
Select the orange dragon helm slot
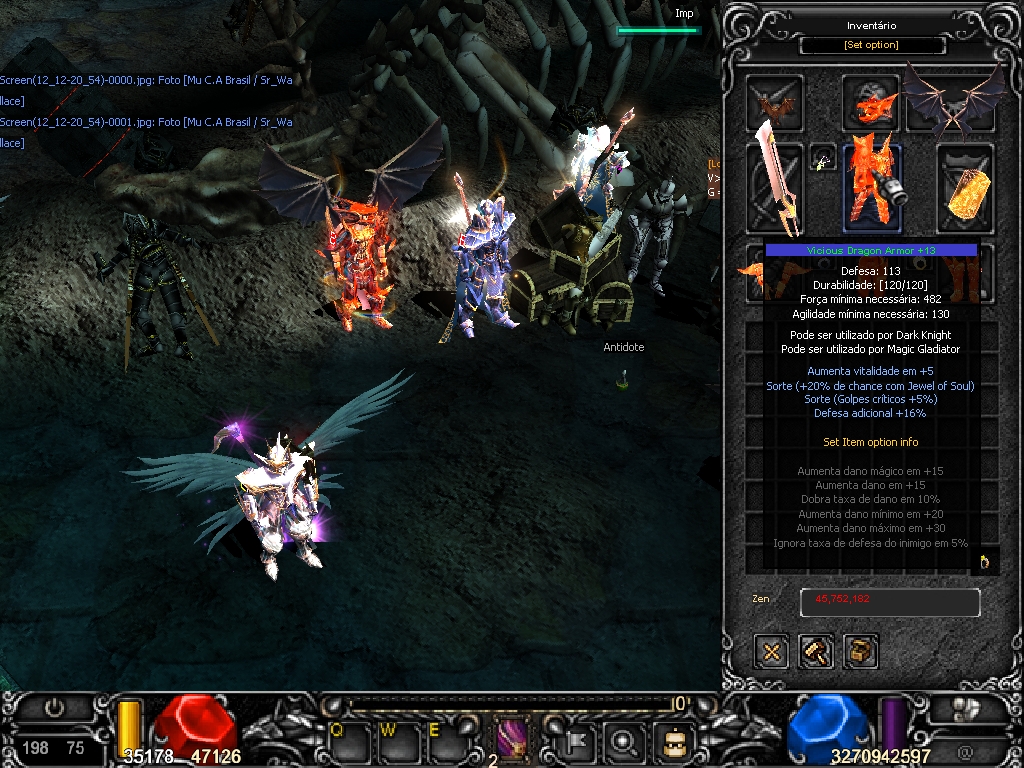point(870,102)
